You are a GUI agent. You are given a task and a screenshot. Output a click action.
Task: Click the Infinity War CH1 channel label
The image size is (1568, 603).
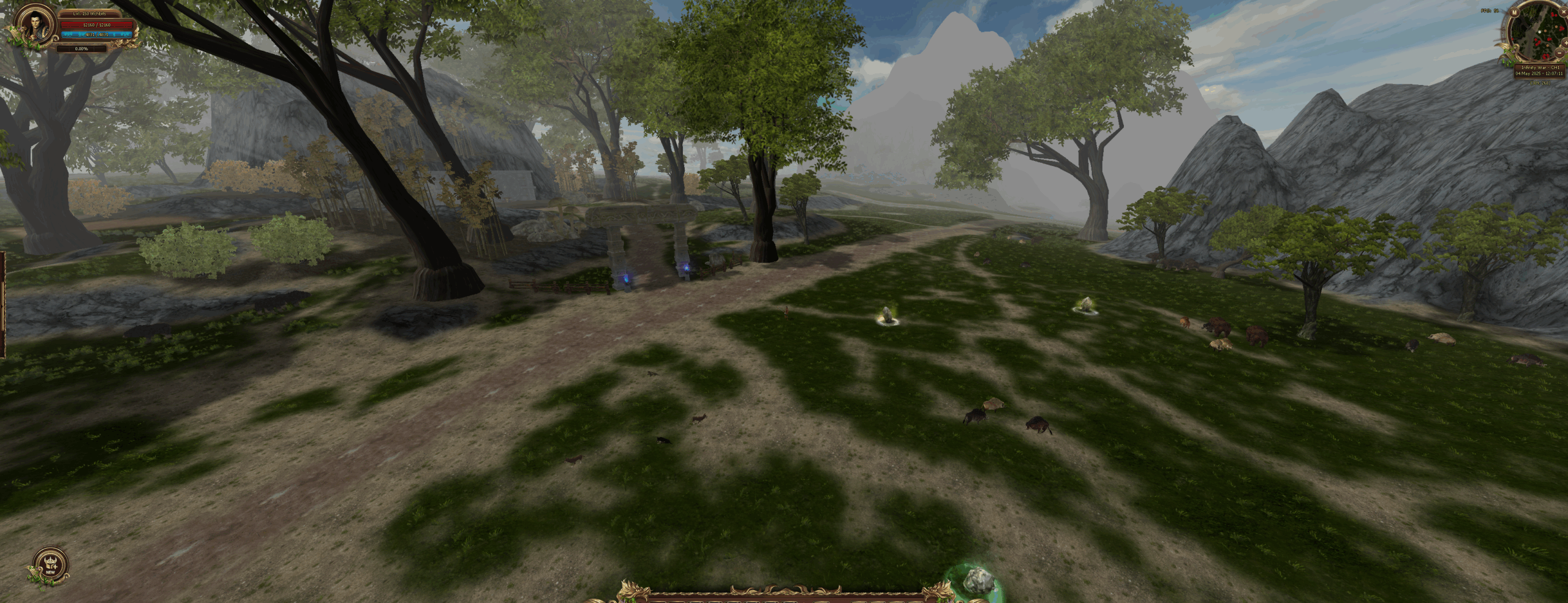(x=1540, y=67)
